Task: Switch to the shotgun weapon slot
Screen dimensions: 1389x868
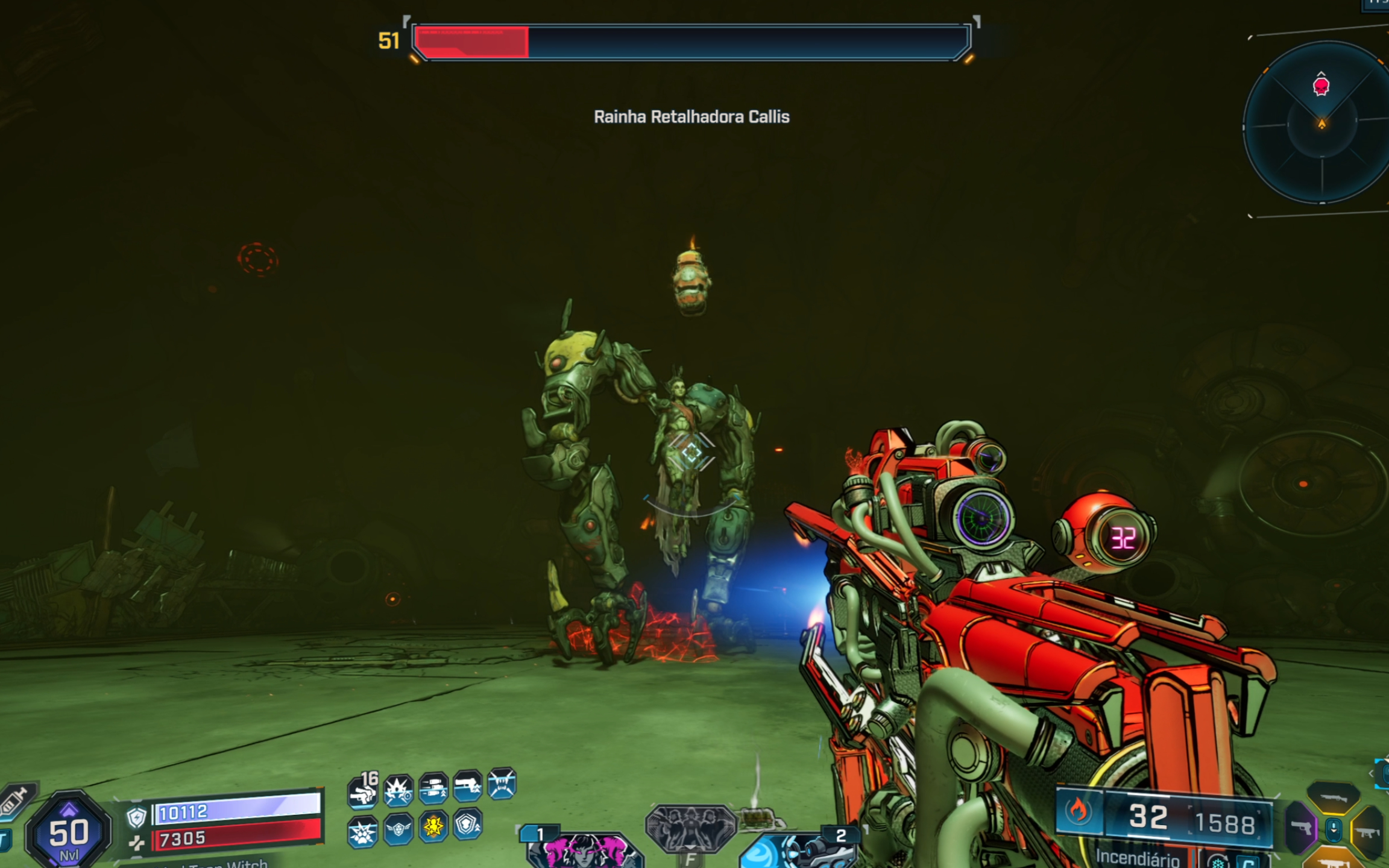Action: pyautogui.click(x=1334, y=797)
